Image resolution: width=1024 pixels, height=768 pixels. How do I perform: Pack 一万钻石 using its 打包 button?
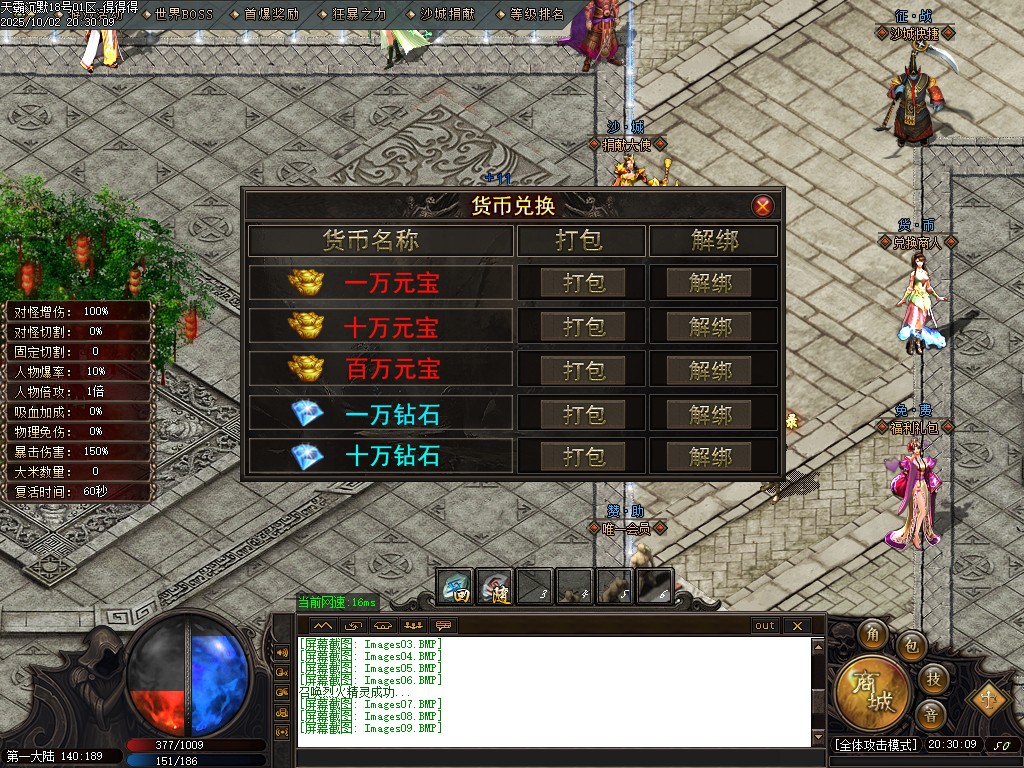click(583, 414)
